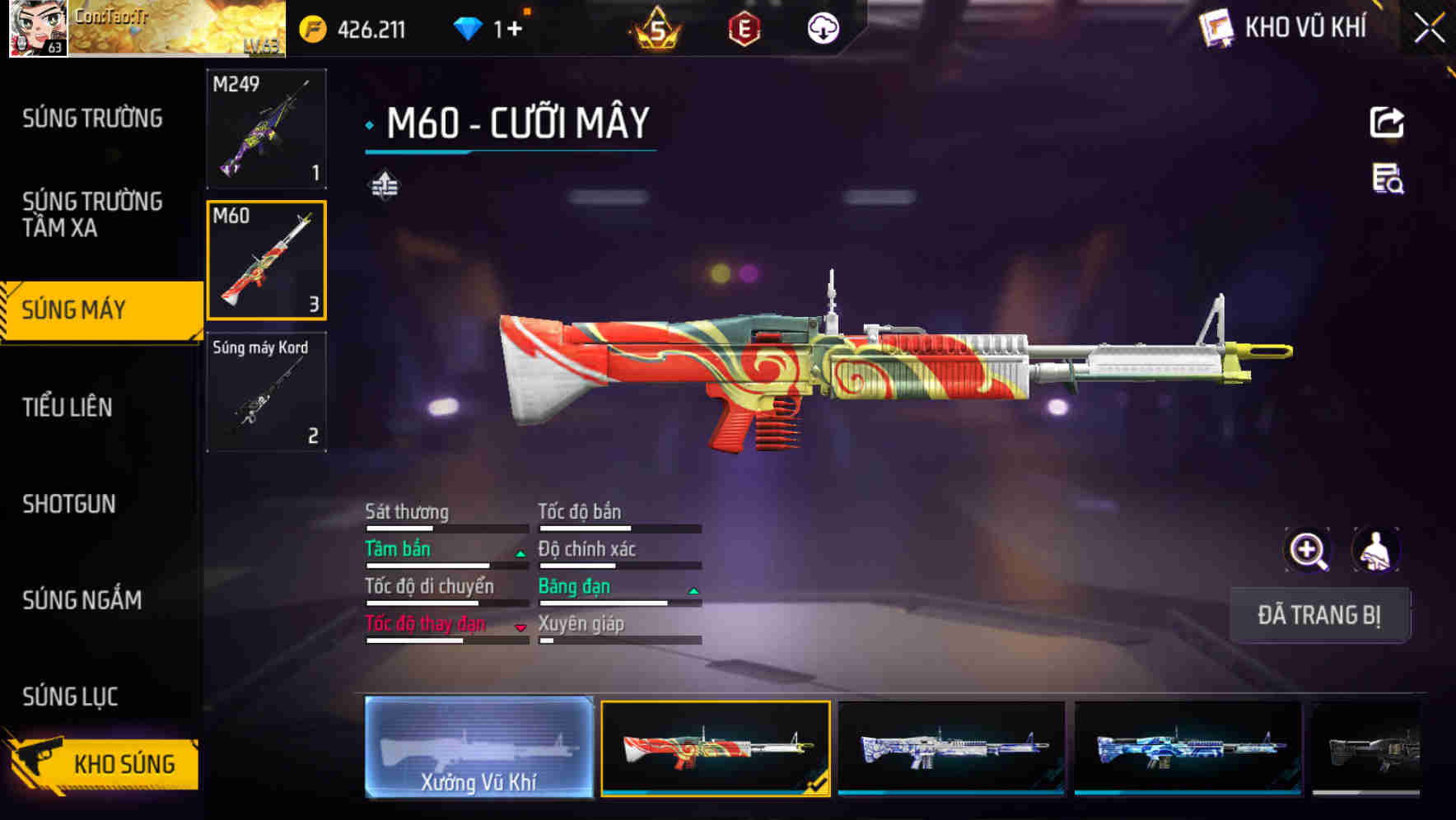Select the Súng máy Kord tile

click(x=266, y=392)
